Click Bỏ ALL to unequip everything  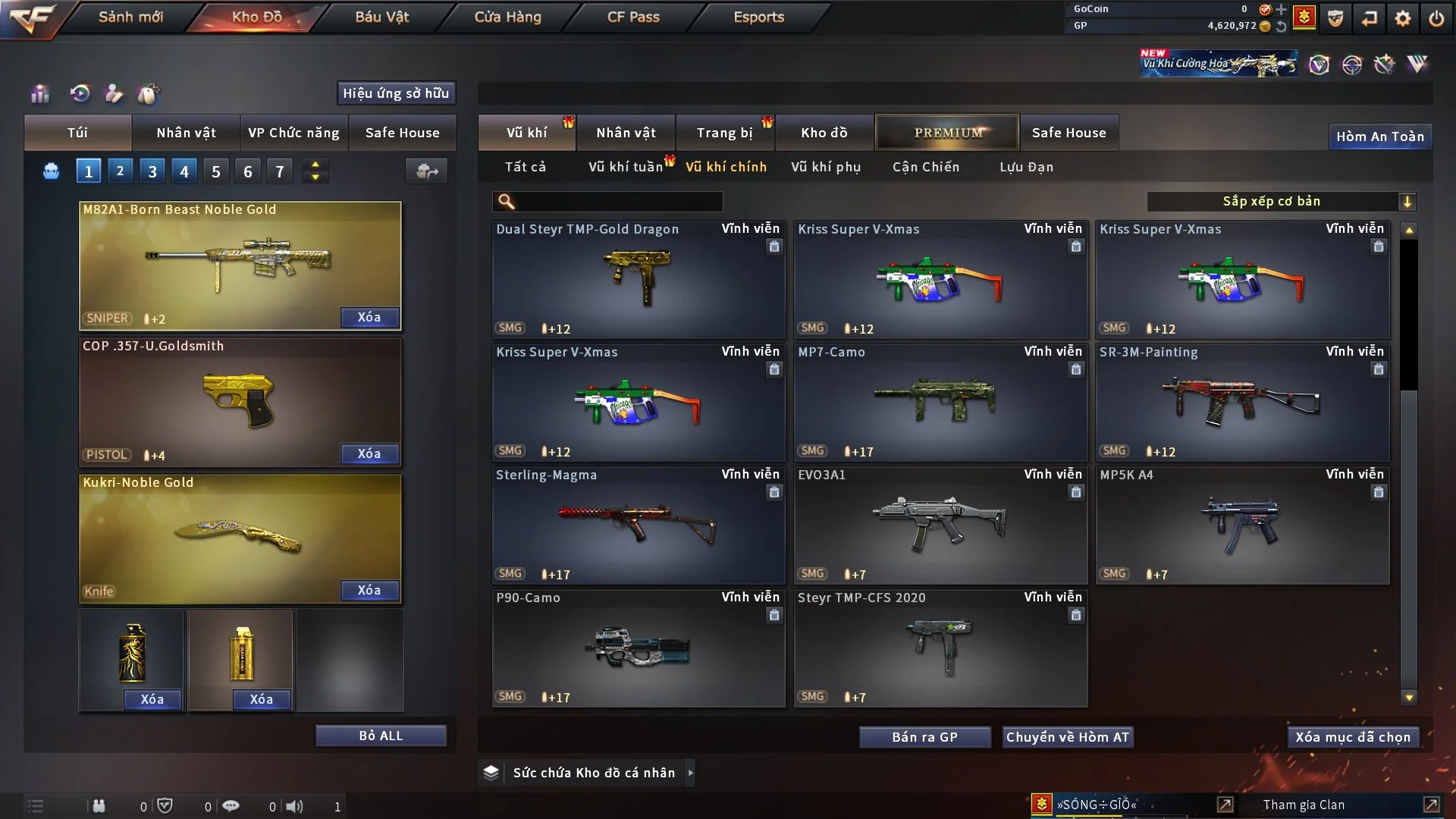(381, 736)
